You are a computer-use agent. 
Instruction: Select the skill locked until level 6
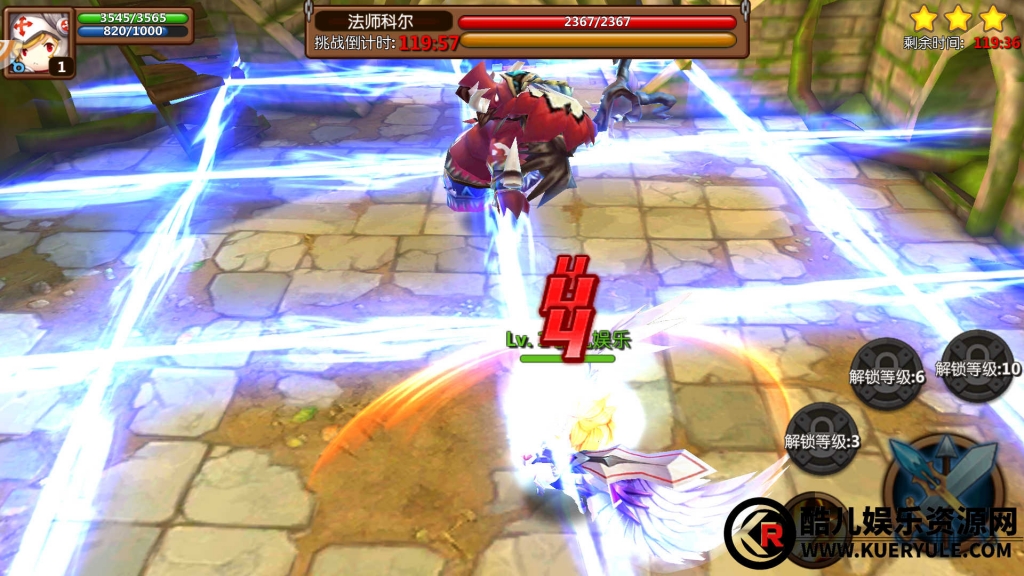click(886, 374)
